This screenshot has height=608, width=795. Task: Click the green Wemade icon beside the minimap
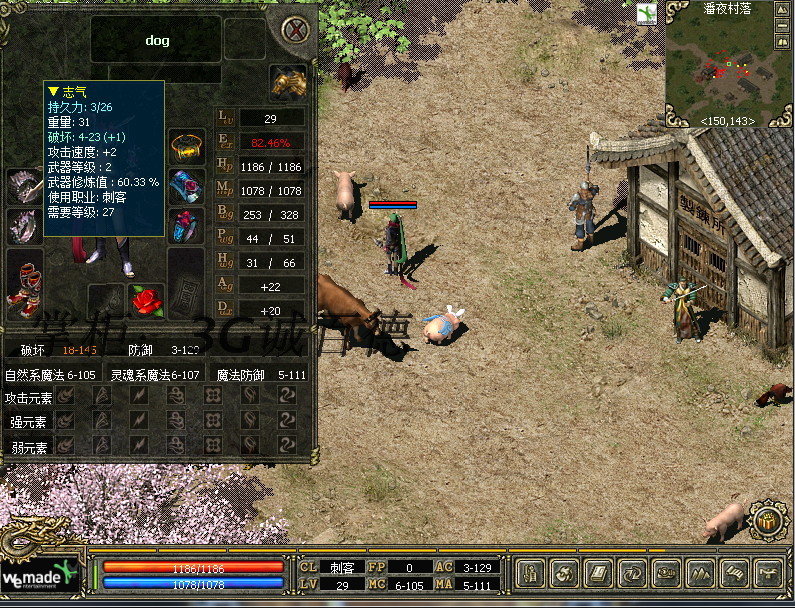click(647, 13)
